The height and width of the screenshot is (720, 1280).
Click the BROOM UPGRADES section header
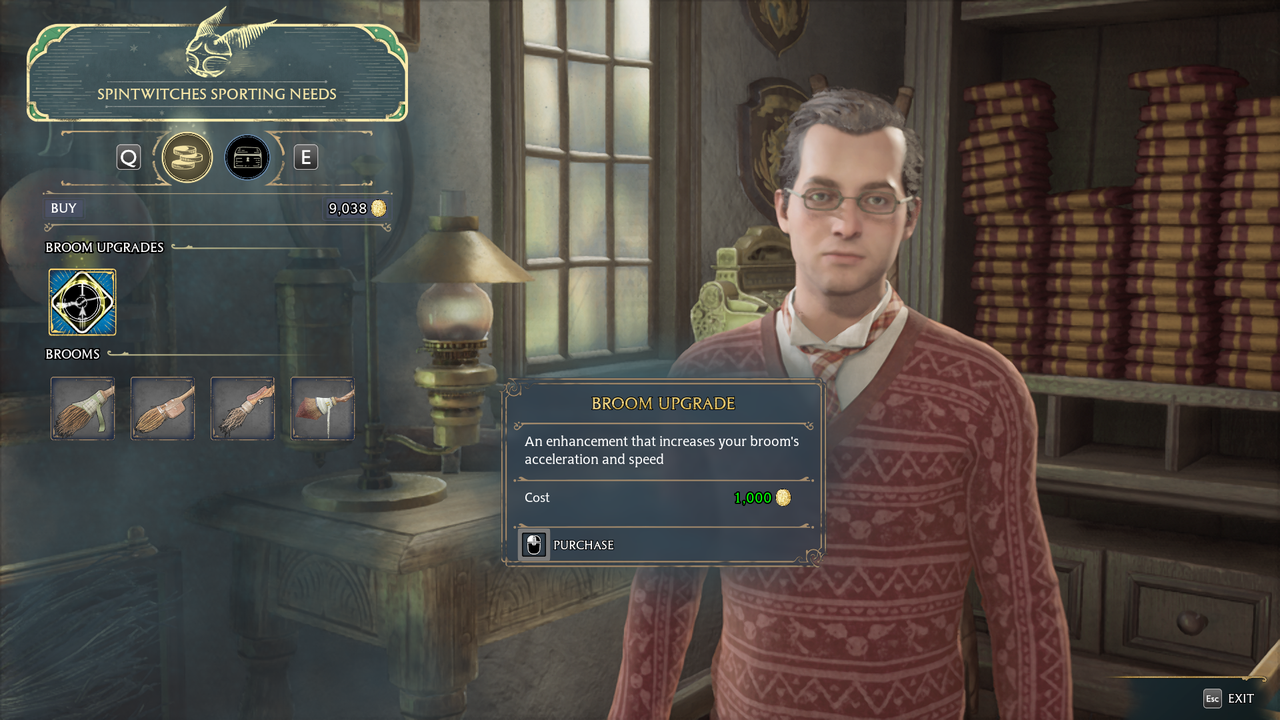104,247
